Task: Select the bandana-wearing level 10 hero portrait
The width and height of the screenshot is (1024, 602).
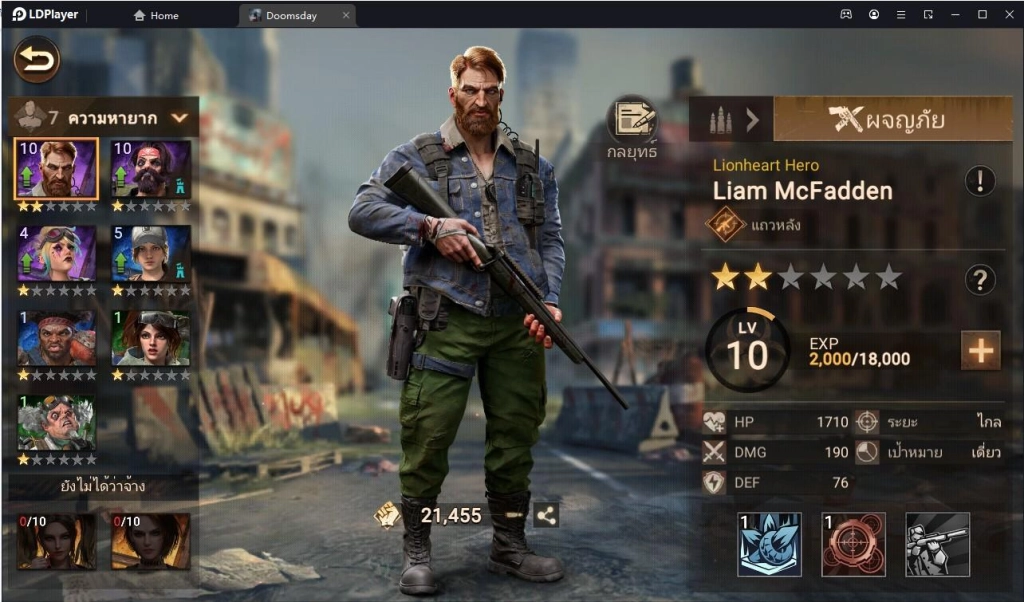Action: click(x=150, y=168)
